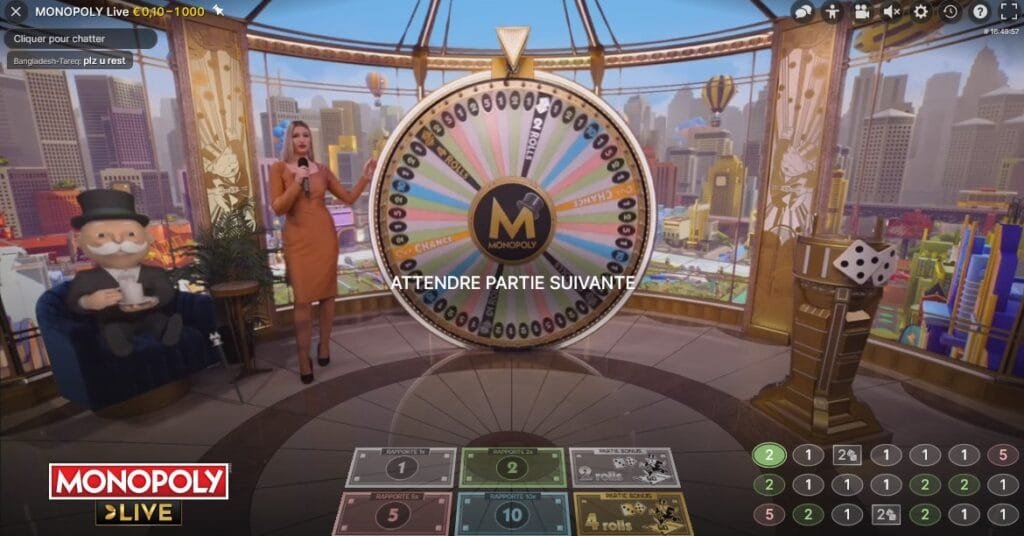1024x536 pixels.
Task: Open the chat bubbles icon
Action: 803,12
